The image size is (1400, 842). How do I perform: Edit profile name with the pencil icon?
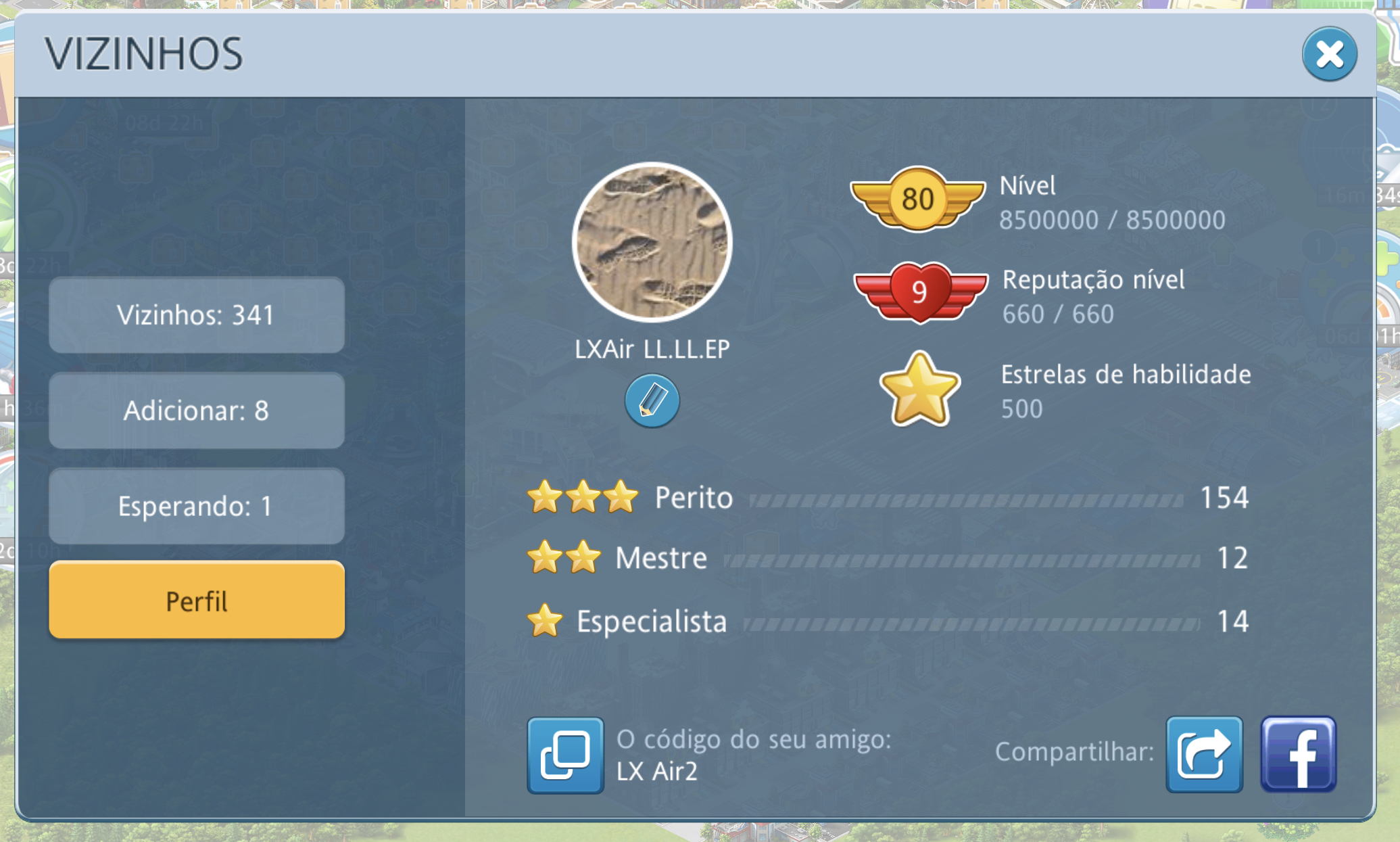(x=652, y=400)
